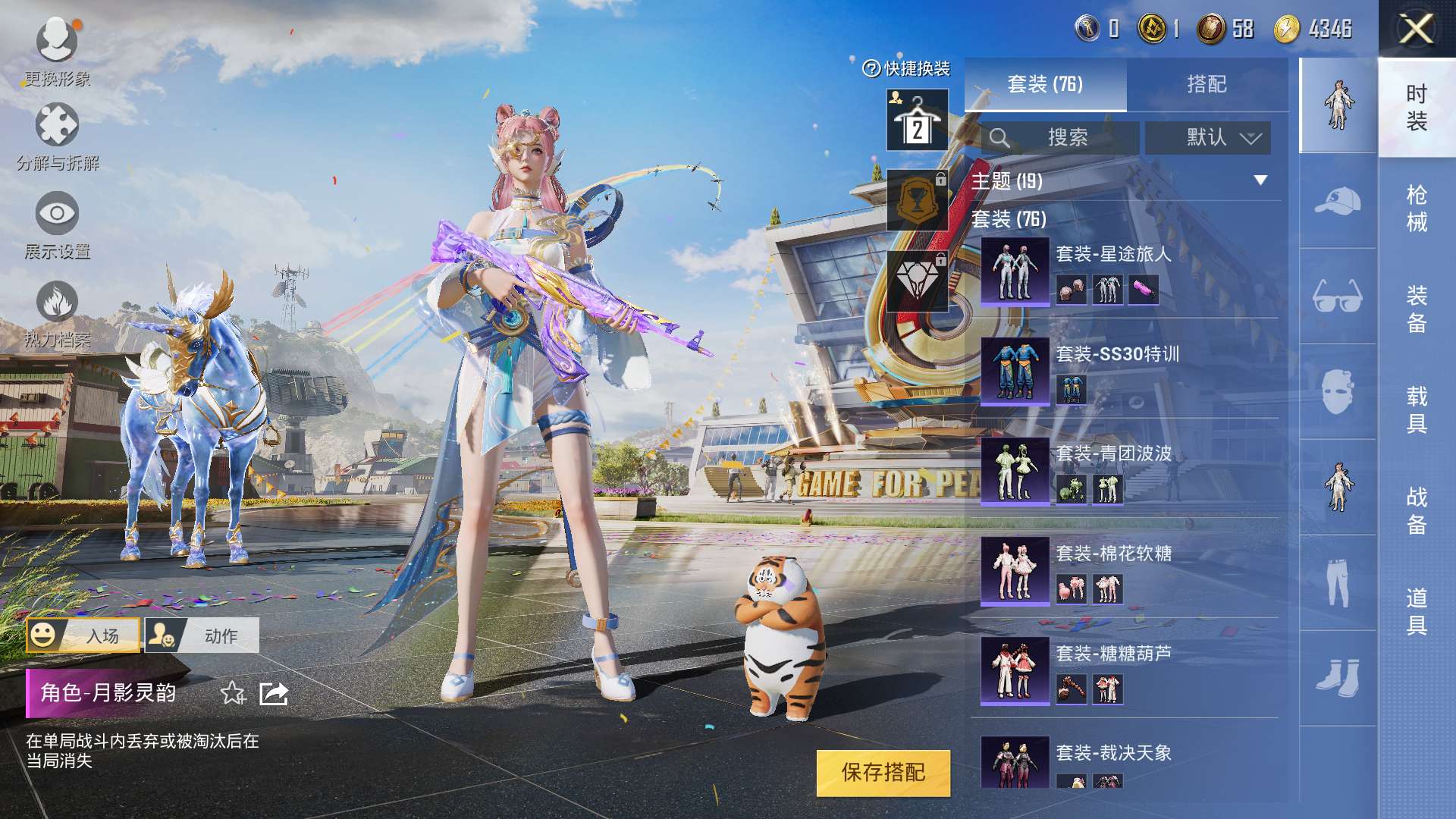Open quick outfit preset slot 2
The width and height of the screenshot is (1456, 819).
(917, 121)
